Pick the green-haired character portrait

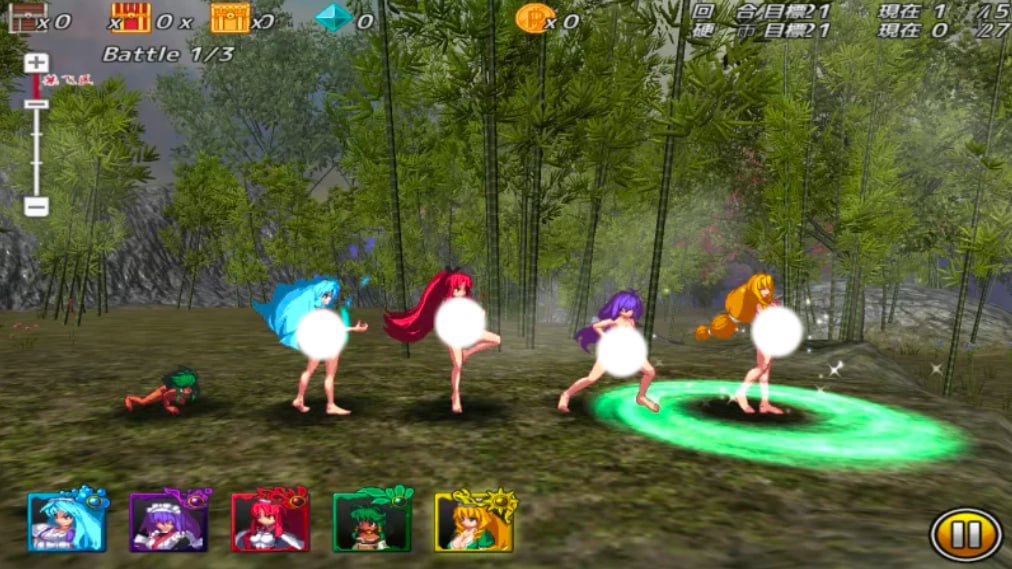[372, 521]
